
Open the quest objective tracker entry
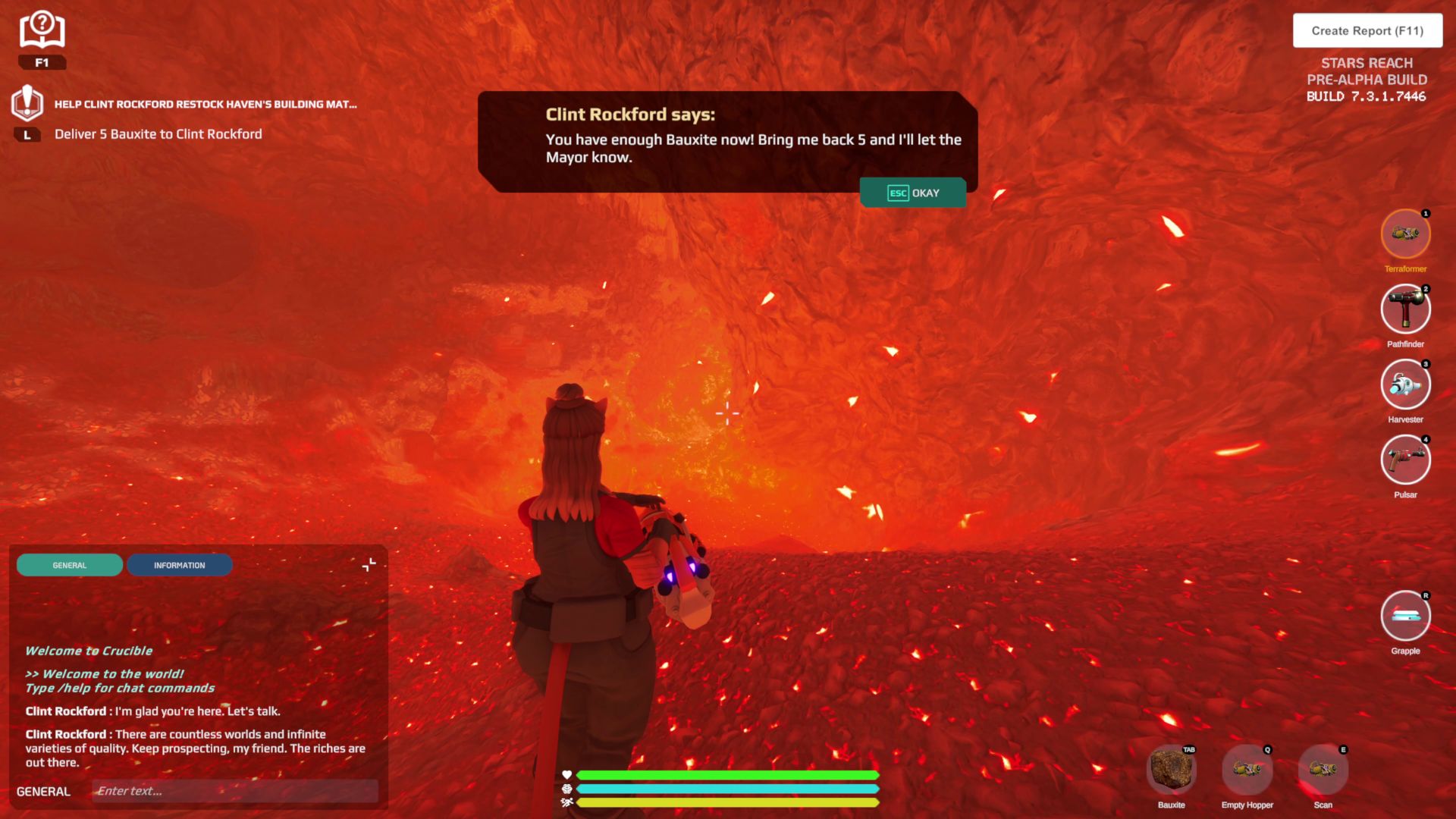[x=157, y=133]
